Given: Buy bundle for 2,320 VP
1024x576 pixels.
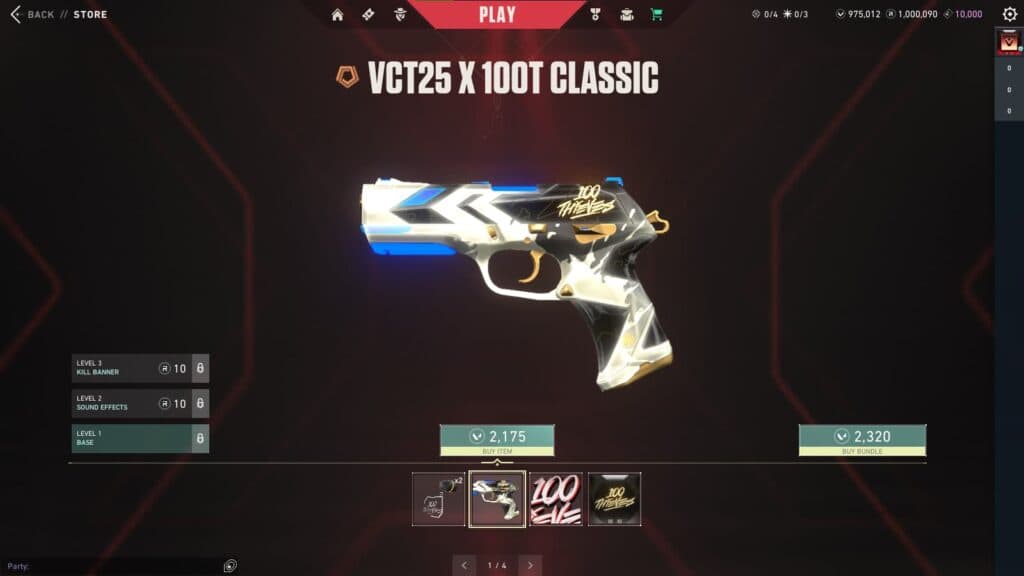Looking at the screenshot, I should tap(862, 437).
